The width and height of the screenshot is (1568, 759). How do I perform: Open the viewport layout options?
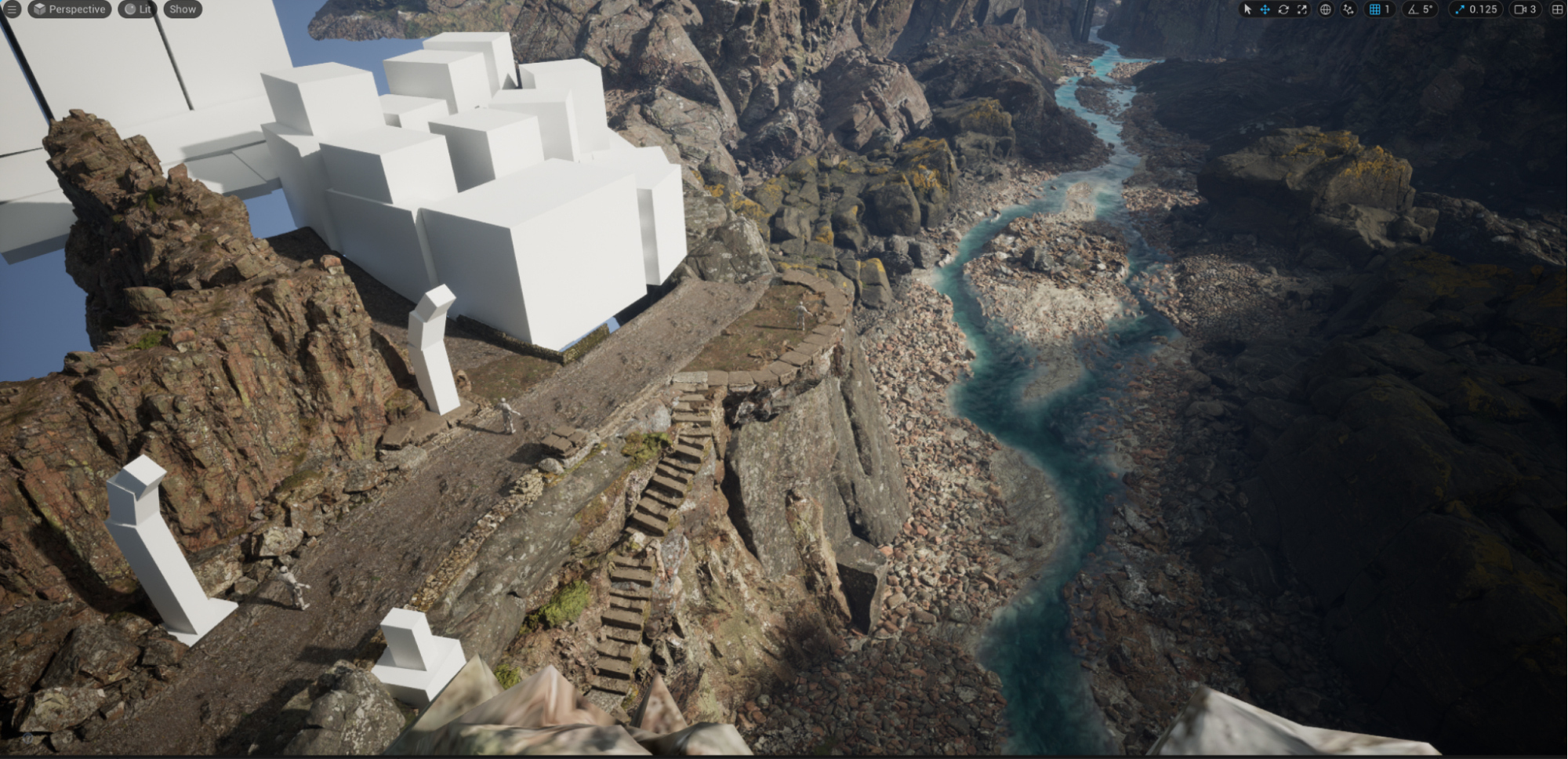(1557, 9)
